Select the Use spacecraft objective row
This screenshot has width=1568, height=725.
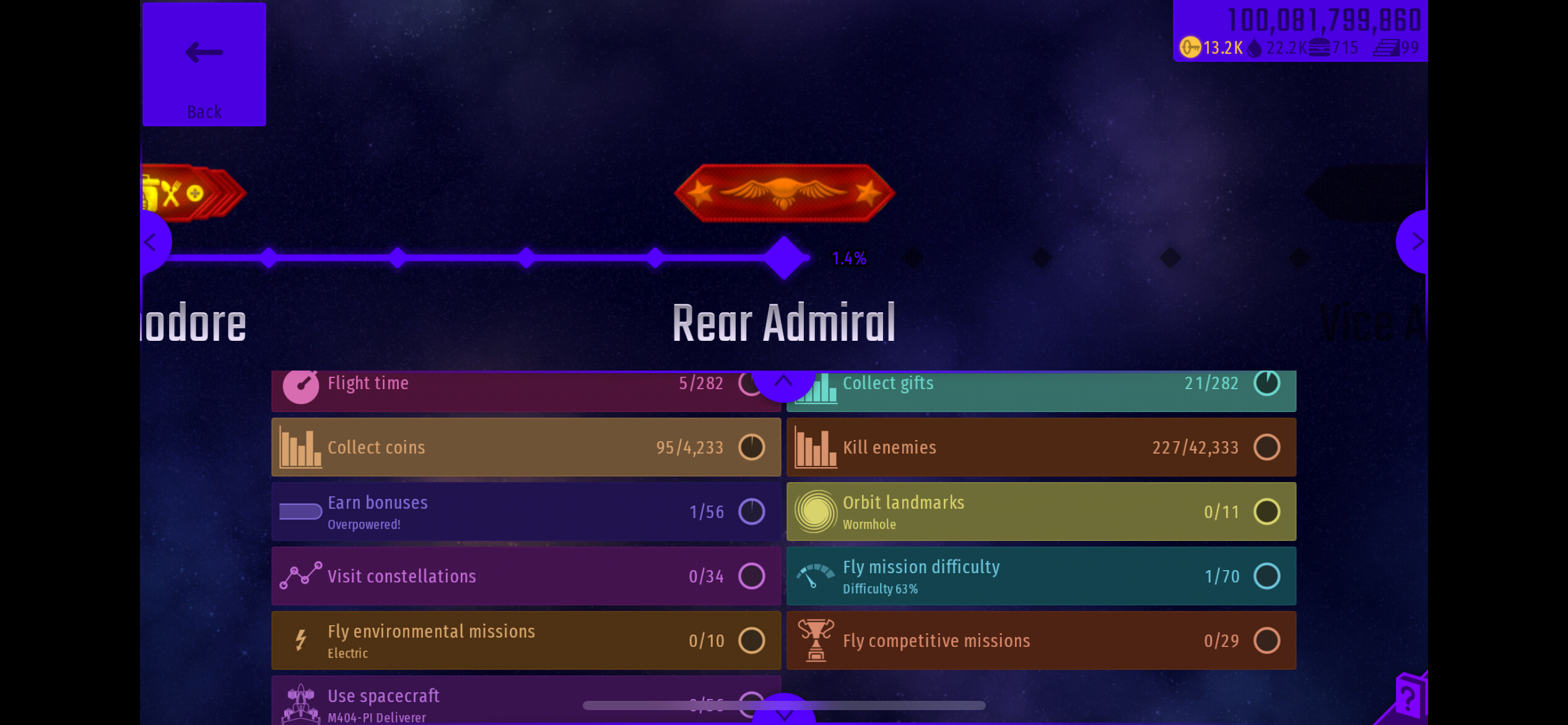pos(433,703)
